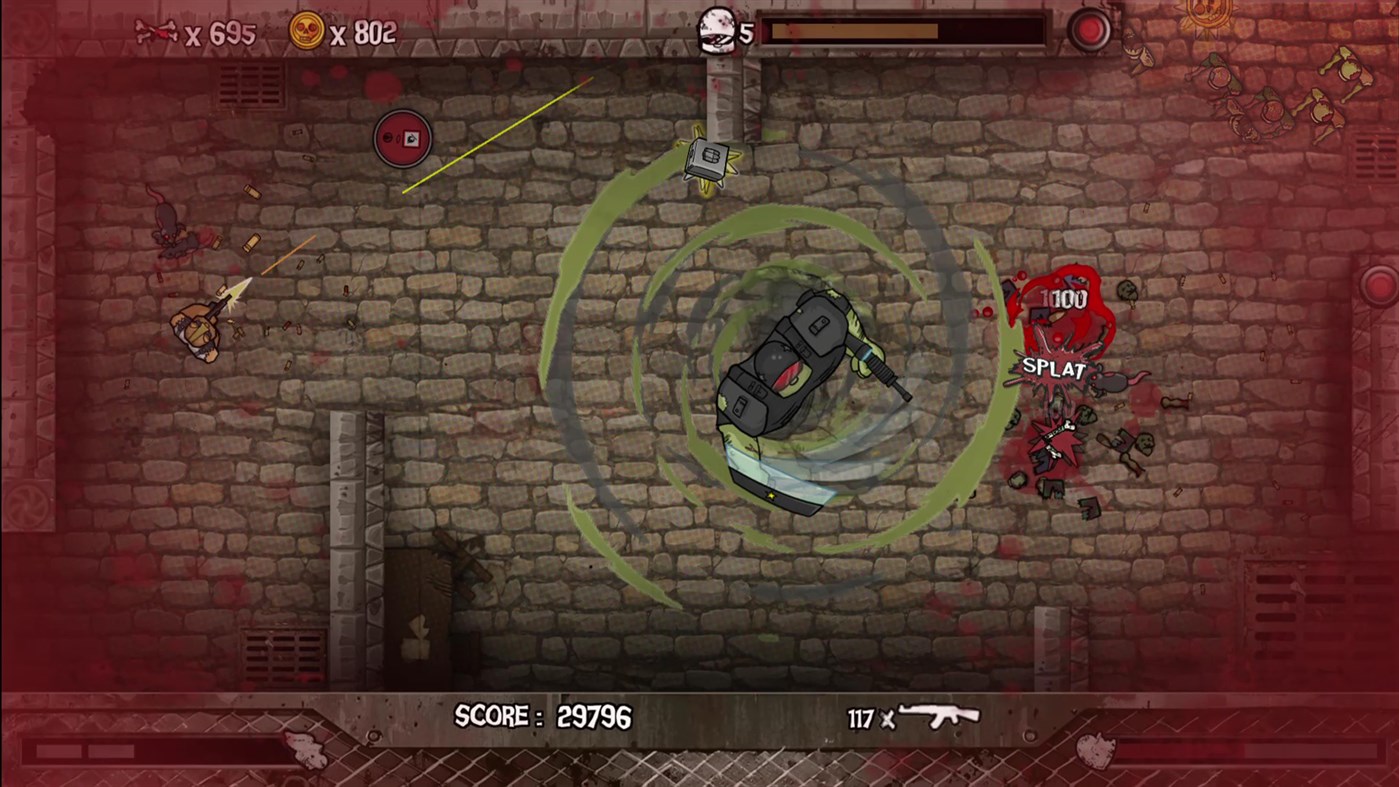Image resolution: width=1399 pixels, height=787 pixels.
Task: Click the red mine pickup on the floor
Action: pyautogui.click(x=403, y=138)
